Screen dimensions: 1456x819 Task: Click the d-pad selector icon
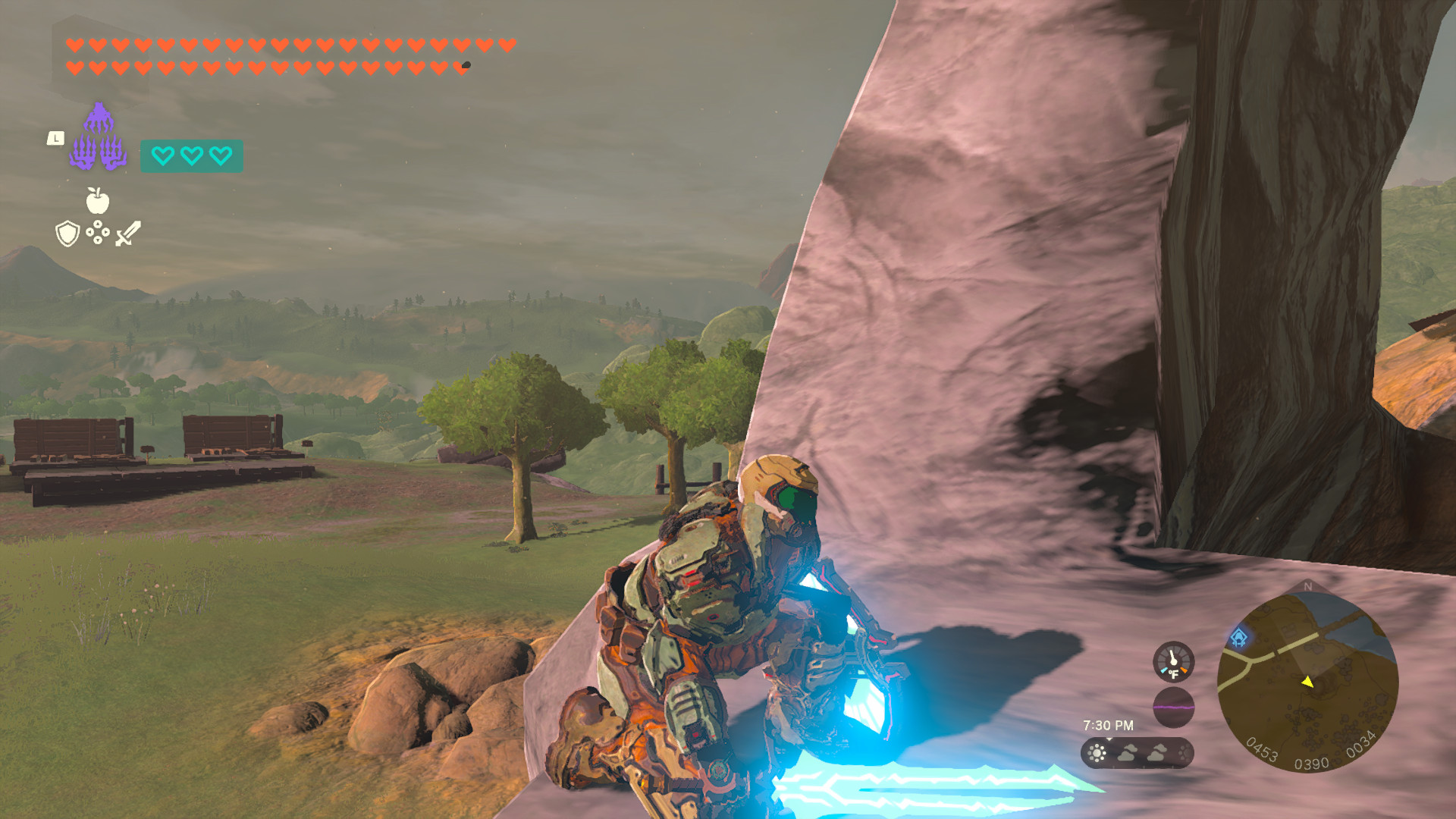(98, 232)
